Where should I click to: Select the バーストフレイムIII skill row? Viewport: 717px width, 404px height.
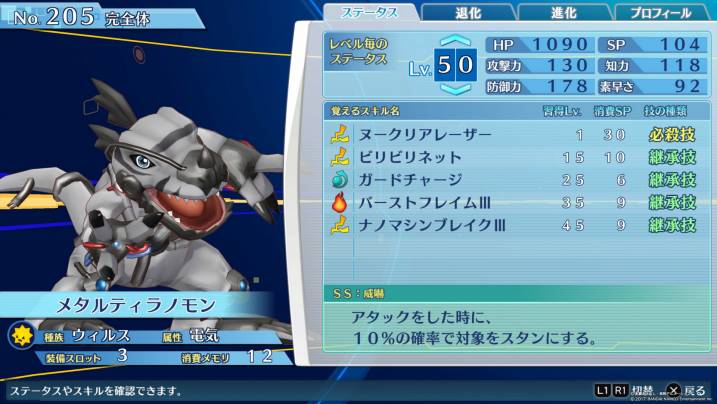[512, 203]
